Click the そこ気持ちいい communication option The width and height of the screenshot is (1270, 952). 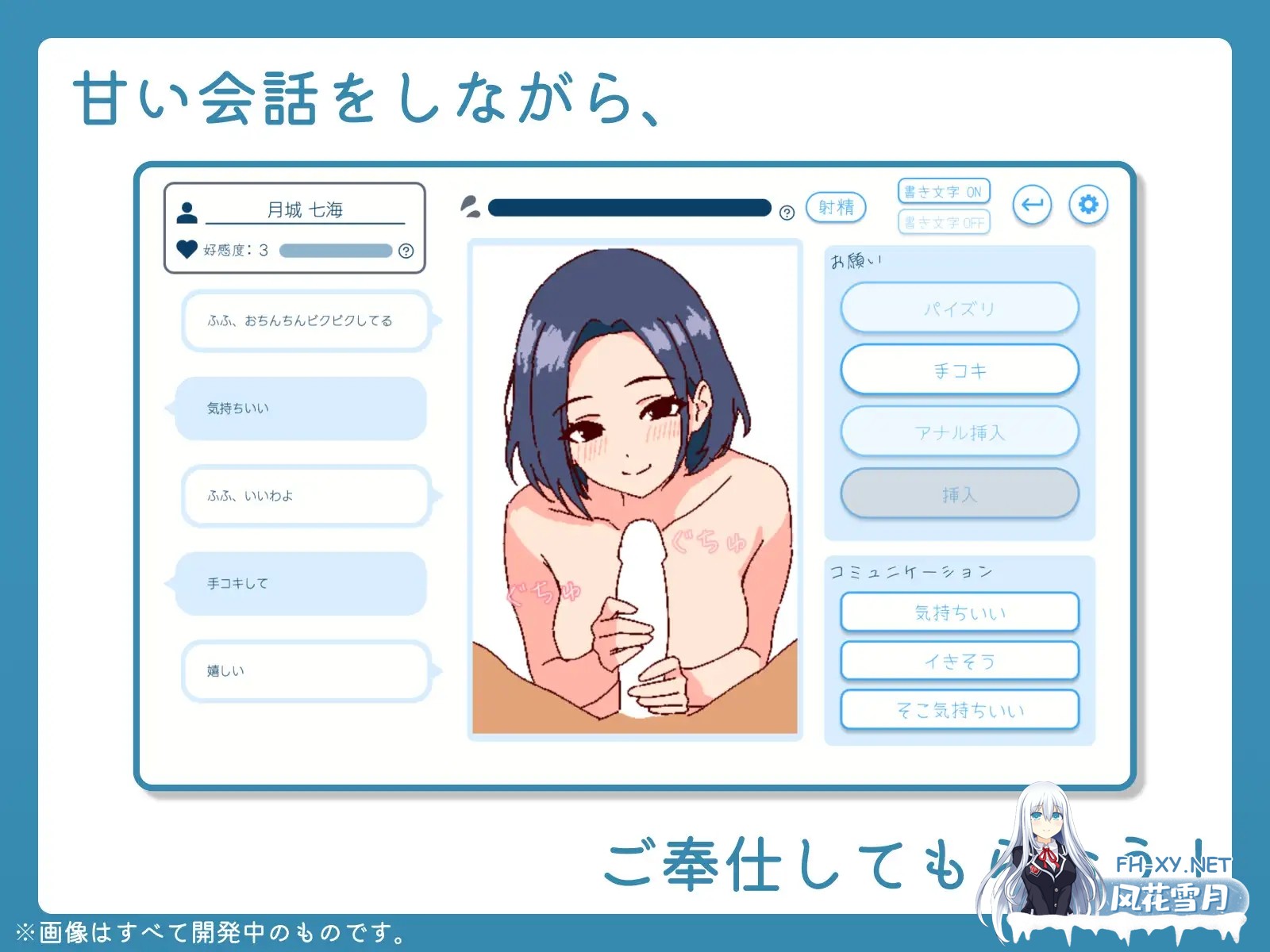pyautogui.click(x=960, y=710)
